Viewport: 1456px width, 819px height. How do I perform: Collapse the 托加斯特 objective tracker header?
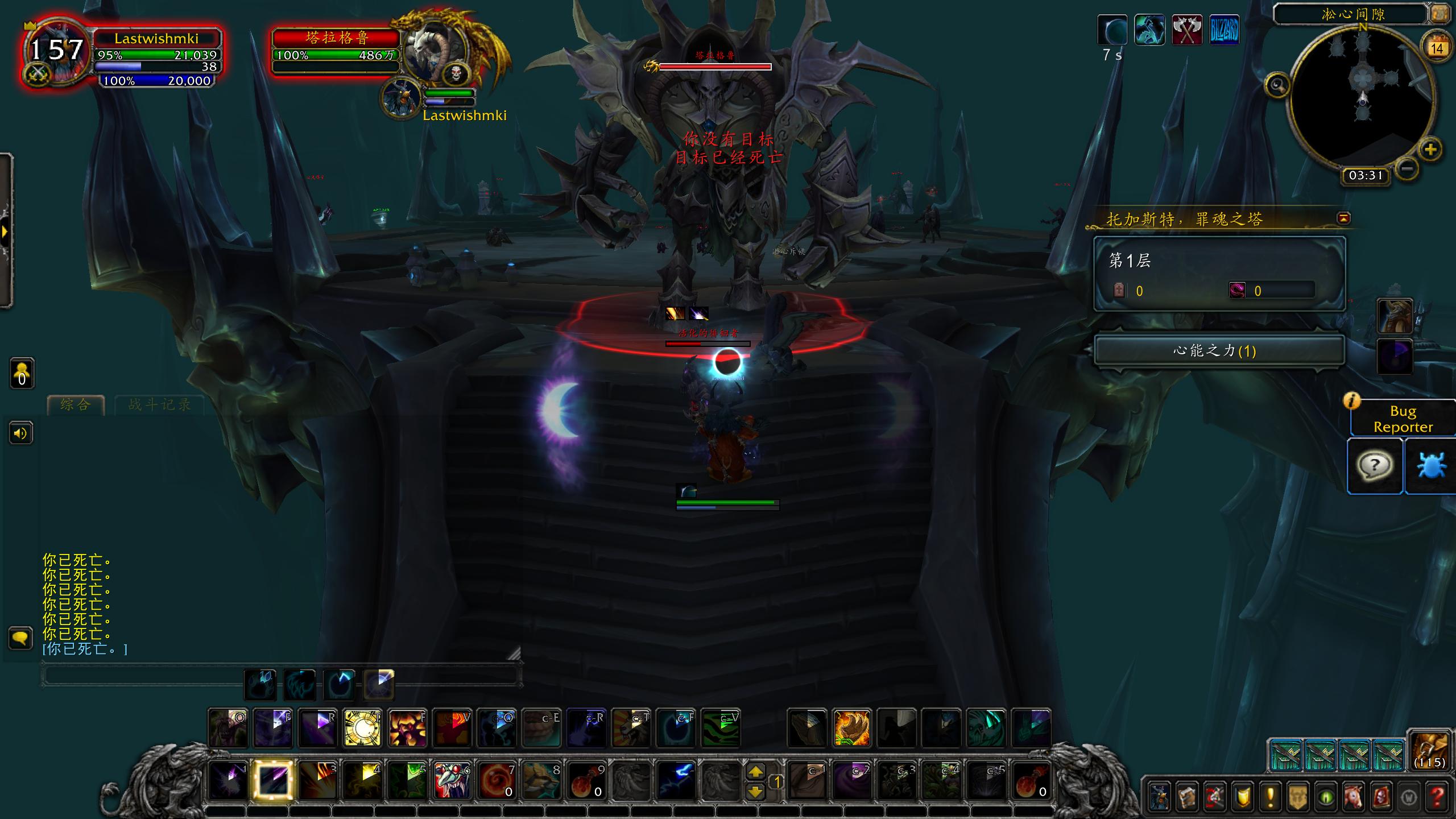tap(1344, 218)
